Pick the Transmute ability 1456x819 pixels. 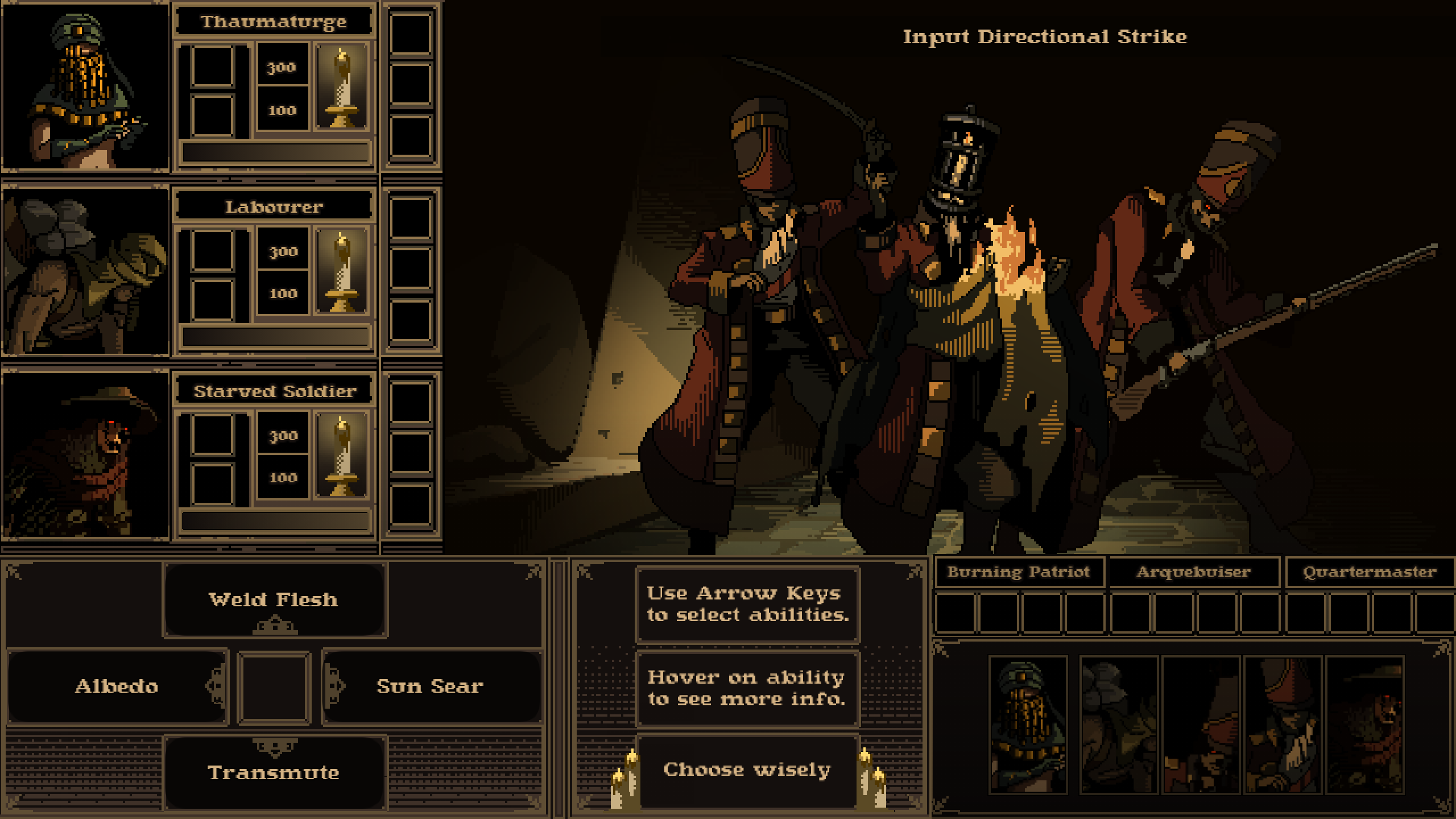(x=274, y=772)
